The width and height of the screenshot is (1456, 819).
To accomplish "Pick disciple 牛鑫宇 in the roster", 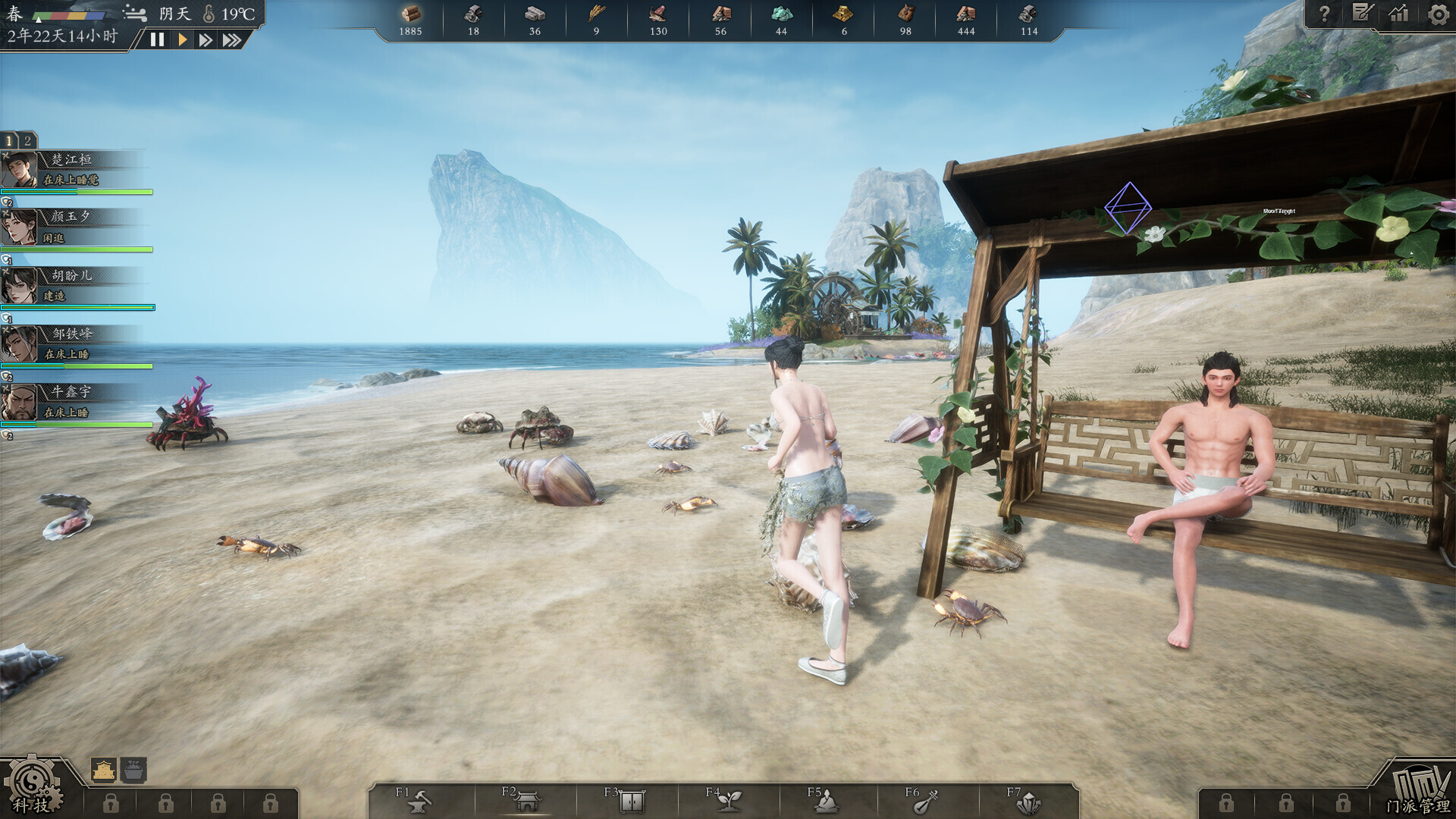I will 72,402.
